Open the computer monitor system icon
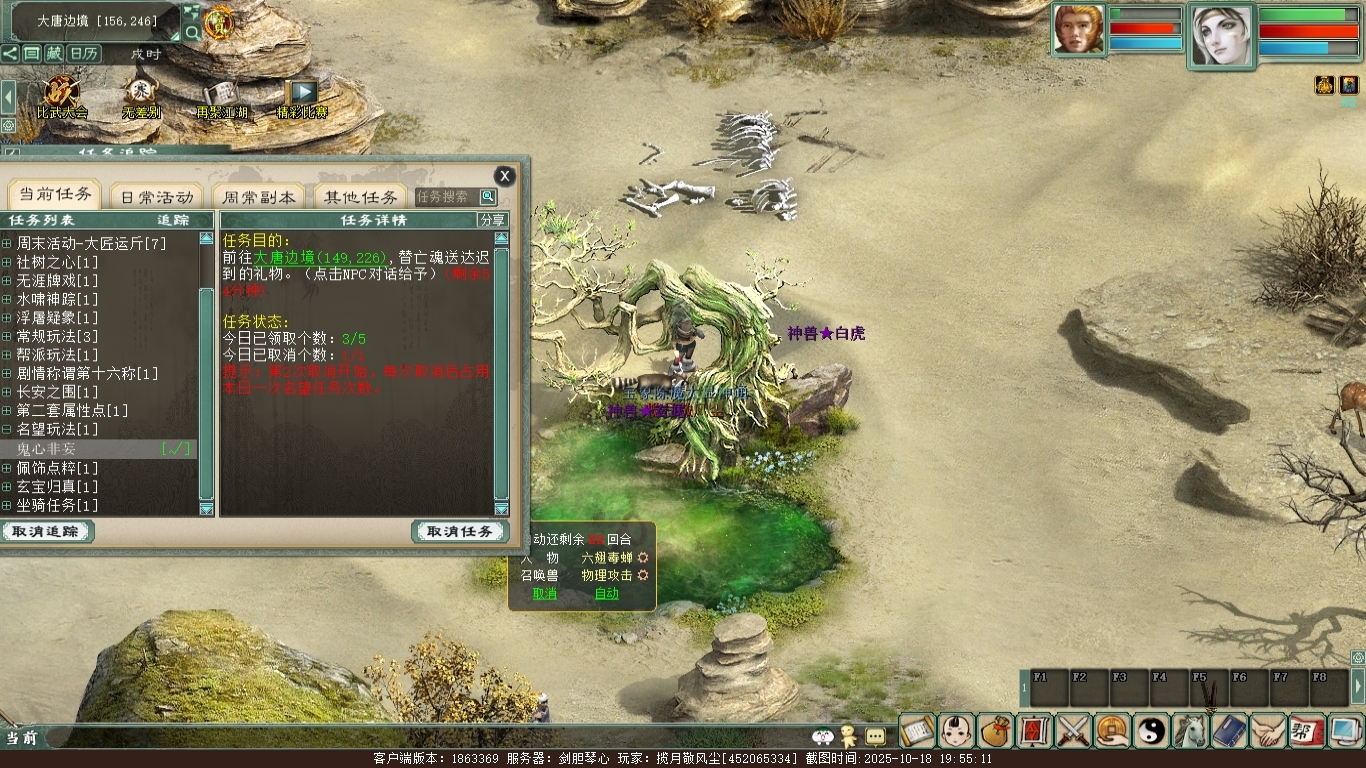The width and height of the screenshot is (1366, 768). [1346, 731]
